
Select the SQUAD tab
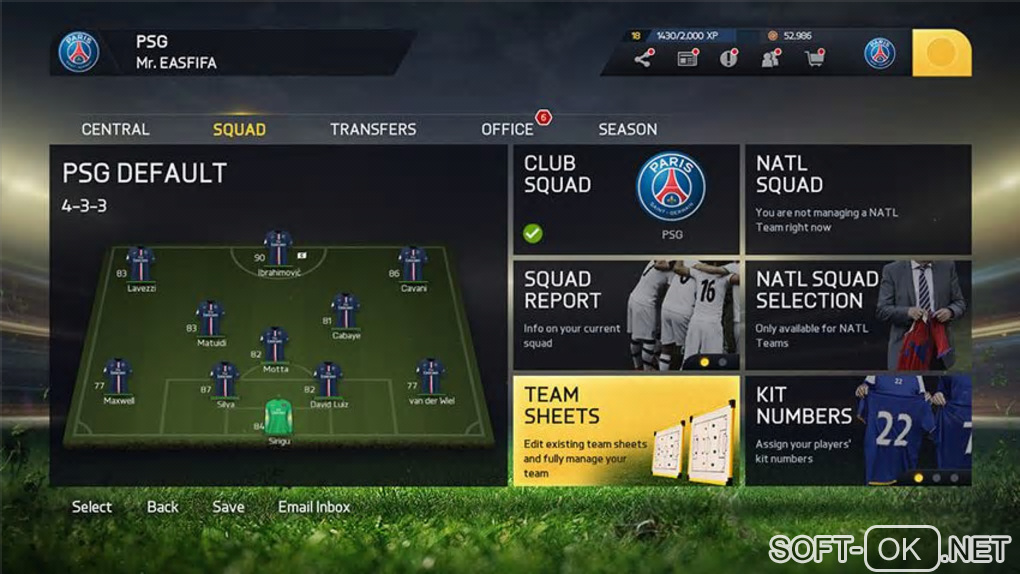(x=239, y=129)
